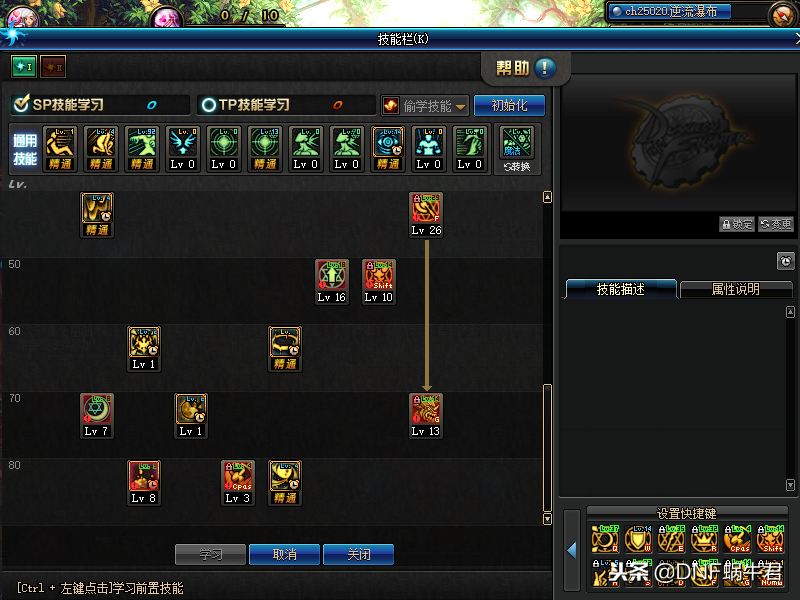Click the left arrow beside hotkey settings
The image size is (800, 600).
572,550
